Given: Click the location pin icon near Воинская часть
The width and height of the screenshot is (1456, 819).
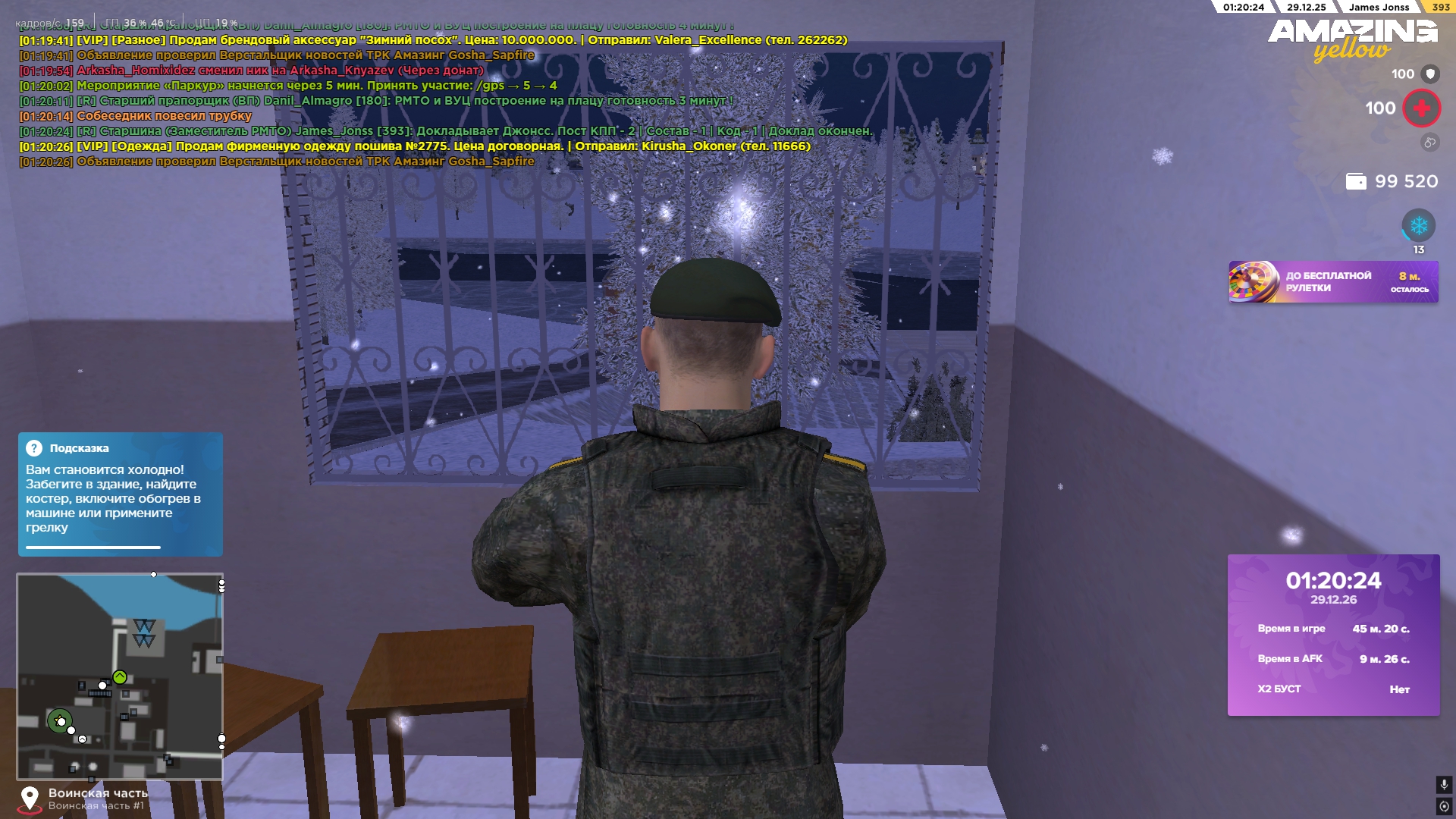Looking at the screenshot, I should [x=30, y=795].
